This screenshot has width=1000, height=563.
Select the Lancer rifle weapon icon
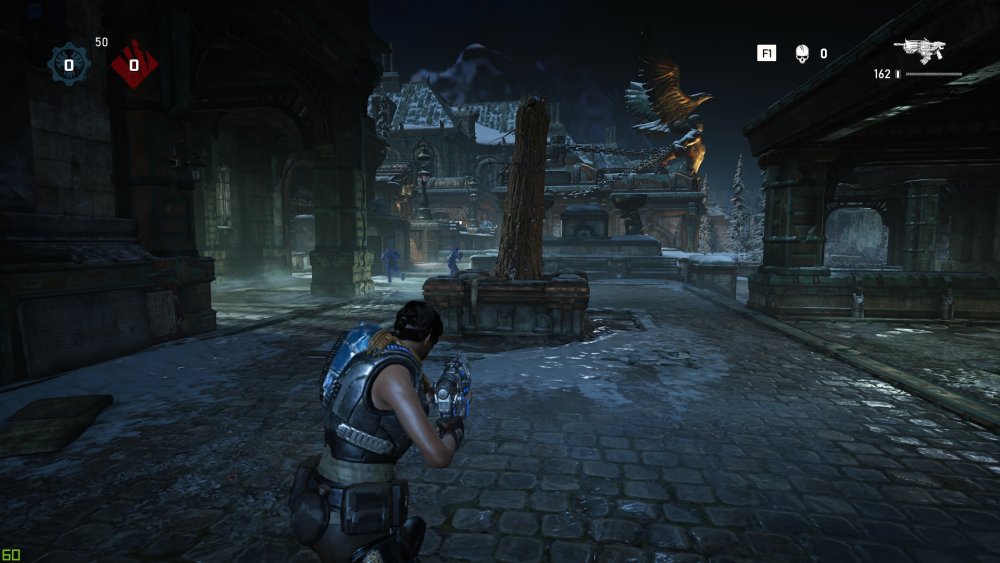click(x=920, y=49)
